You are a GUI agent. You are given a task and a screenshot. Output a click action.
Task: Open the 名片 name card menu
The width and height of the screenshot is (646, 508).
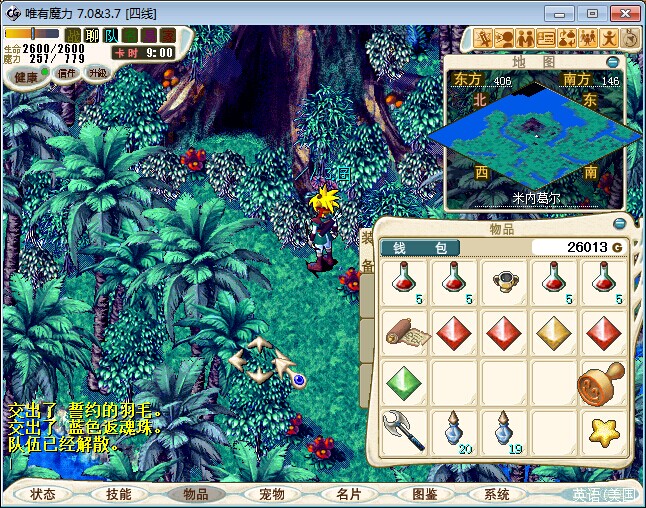click(x=348, y=494)
